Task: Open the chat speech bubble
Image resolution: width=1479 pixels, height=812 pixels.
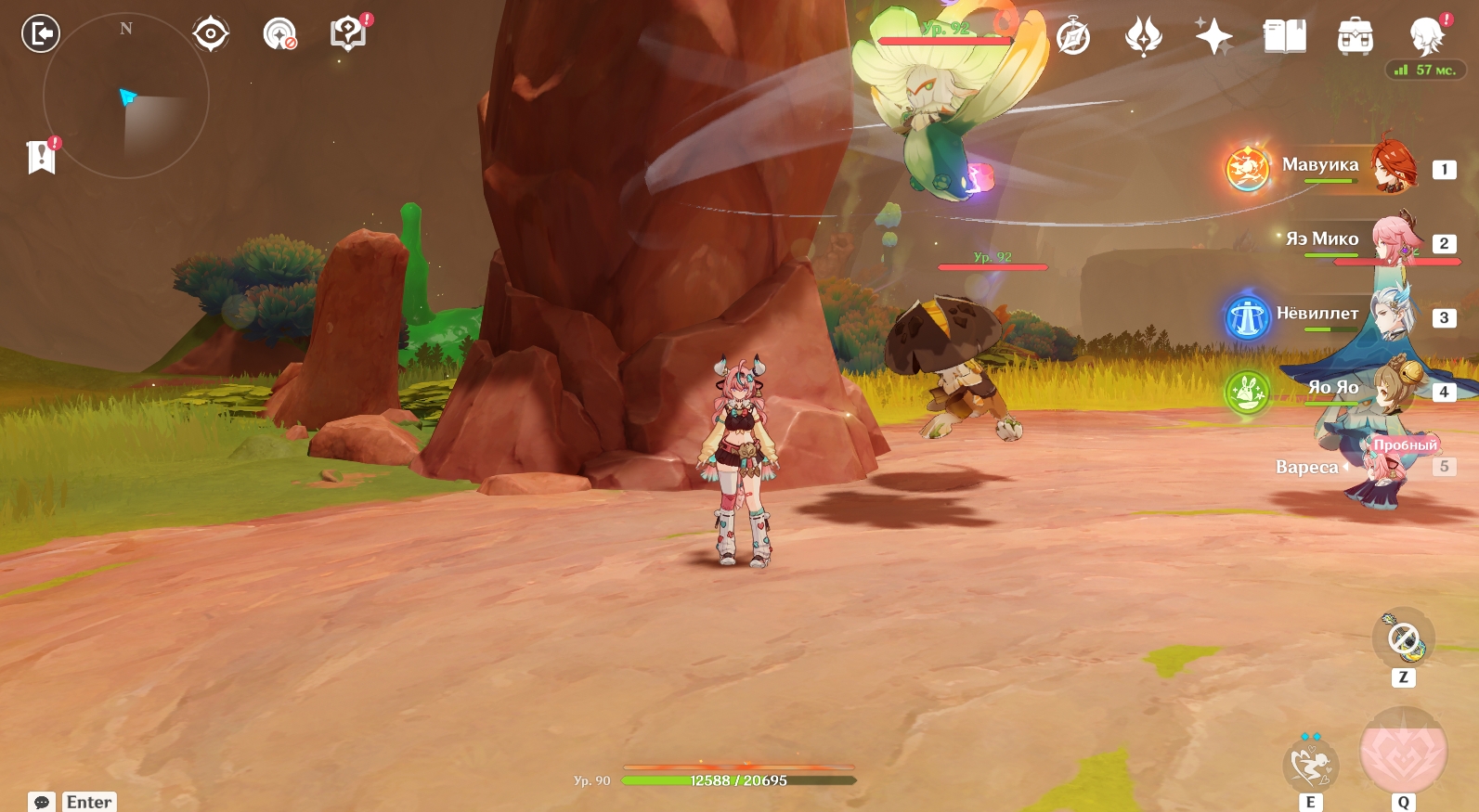Action: click(42, 802)
